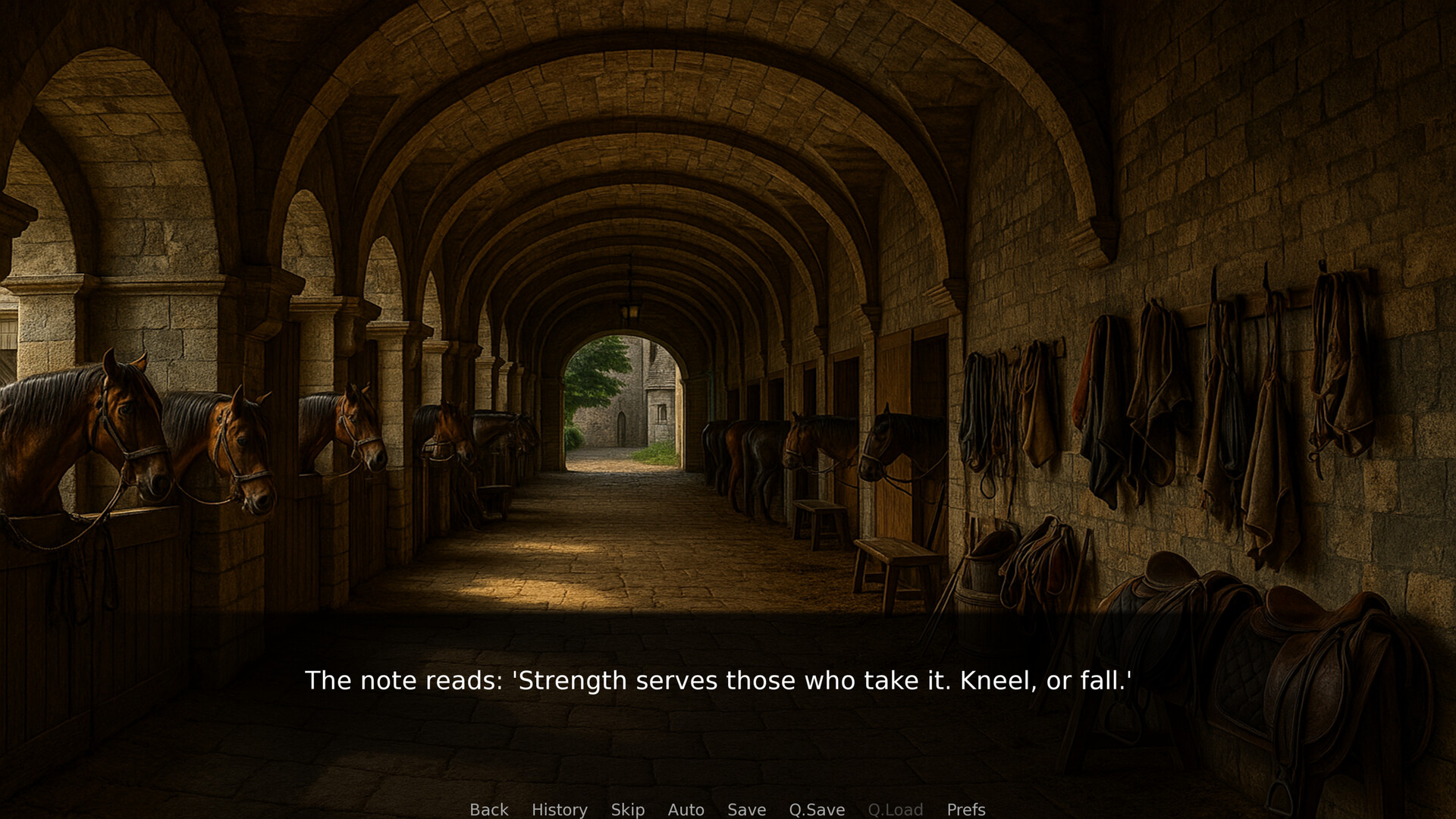The width and height of the screenshot is (1456, 819).
Task: Click Q.Save in the quick menu bar
Action: [x=817, y=809]
